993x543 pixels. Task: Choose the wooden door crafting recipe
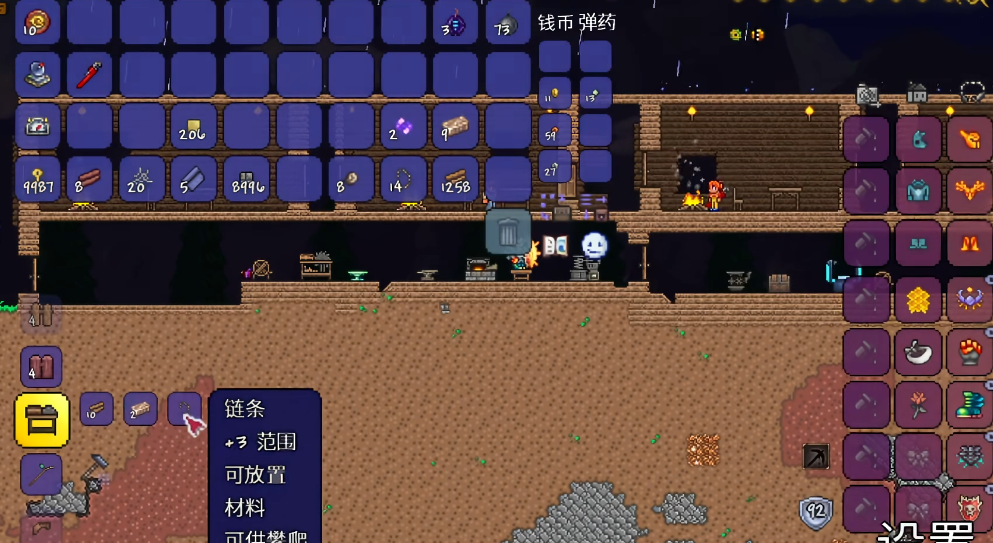[41, 366]
